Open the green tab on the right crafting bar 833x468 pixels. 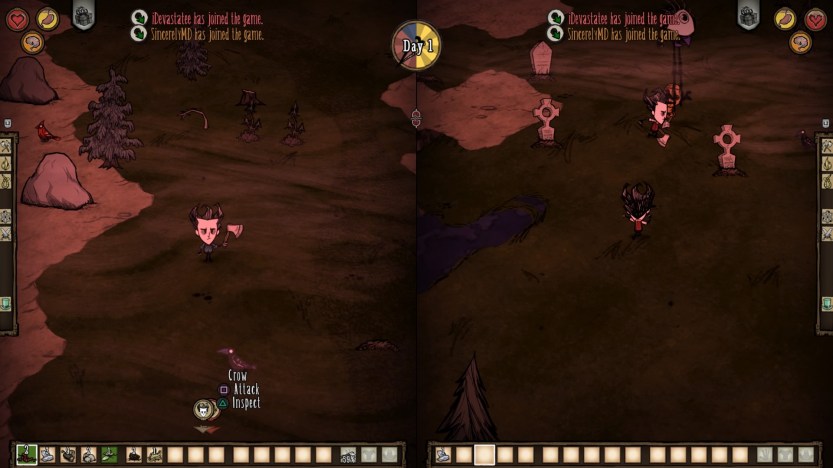click(827, 303)
